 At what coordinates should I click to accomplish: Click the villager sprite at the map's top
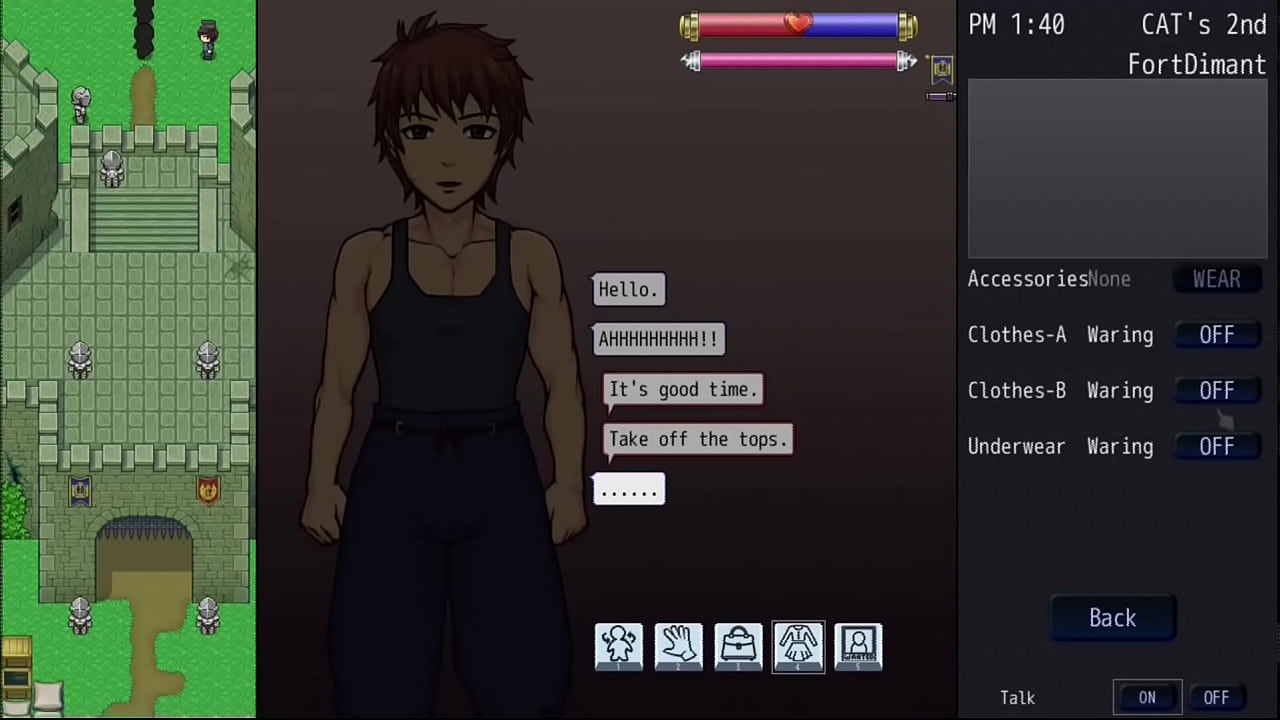tap(207, 38)
